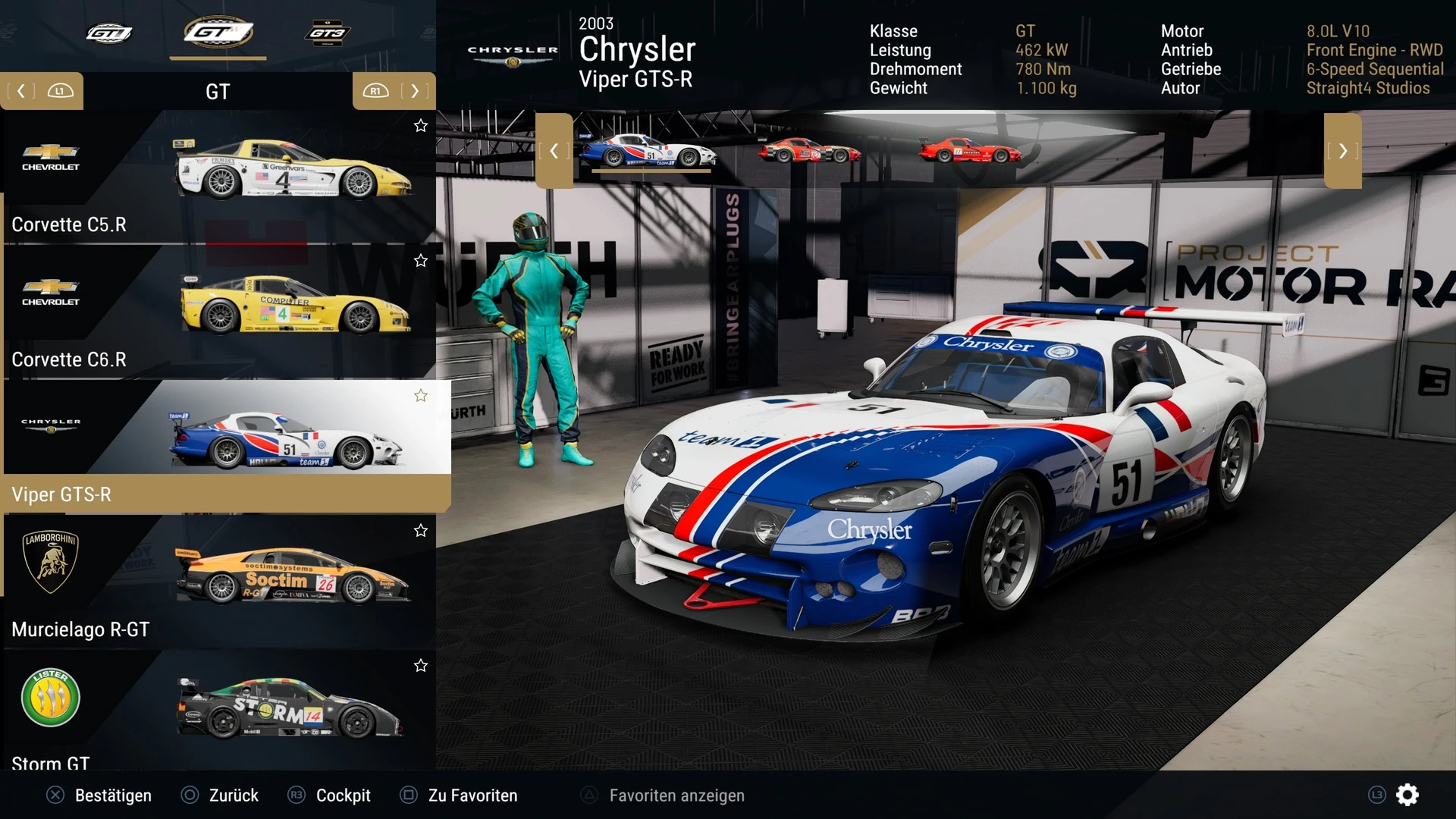Choose the red livery with checkered stripe
This screenshot has width=1456, height=819.
point(809,150)
